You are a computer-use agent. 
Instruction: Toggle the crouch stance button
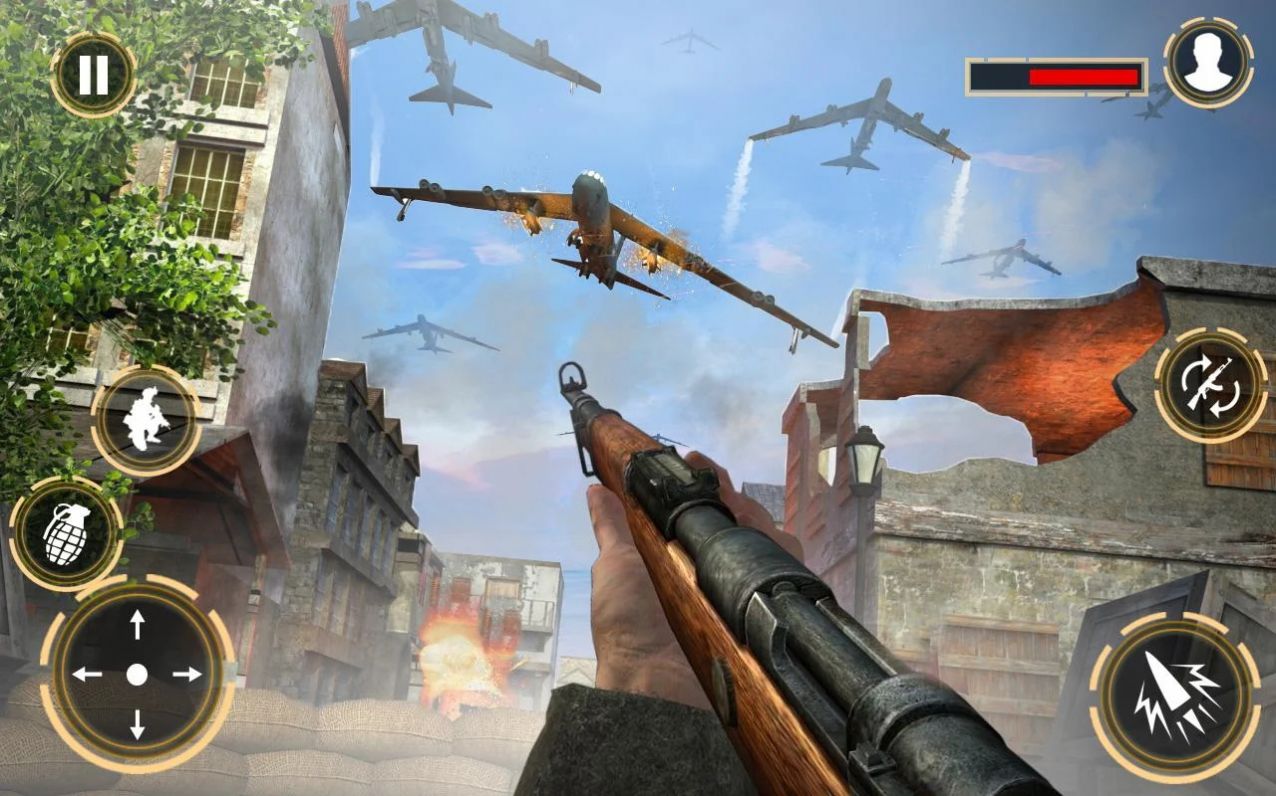click(x=146, y=421)
